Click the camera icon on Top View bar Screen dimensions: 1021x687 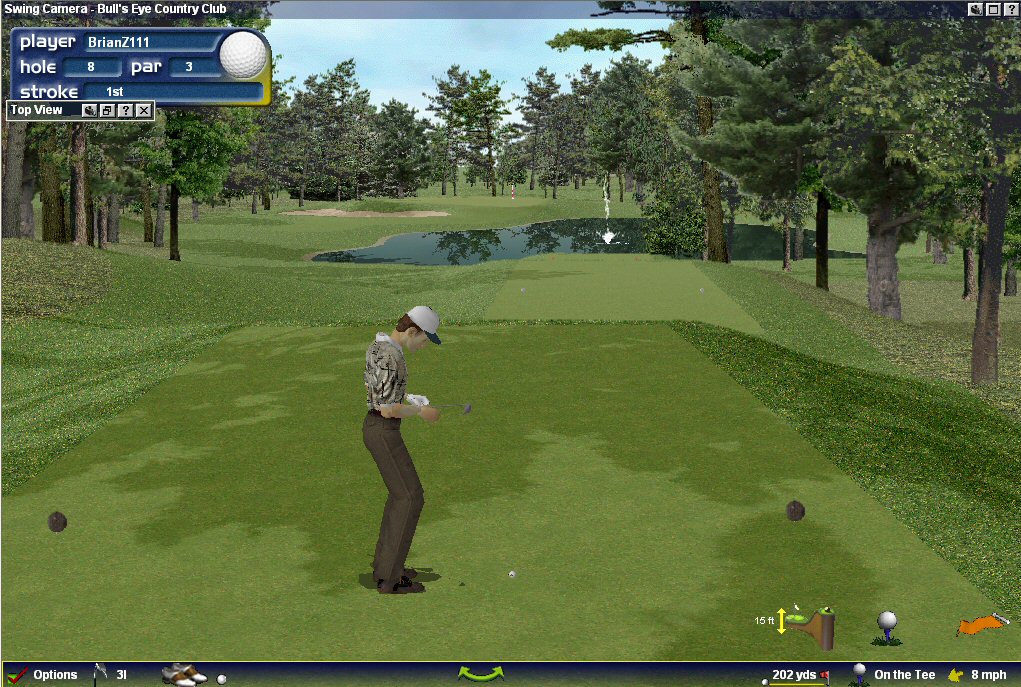(x=90, y=110)
